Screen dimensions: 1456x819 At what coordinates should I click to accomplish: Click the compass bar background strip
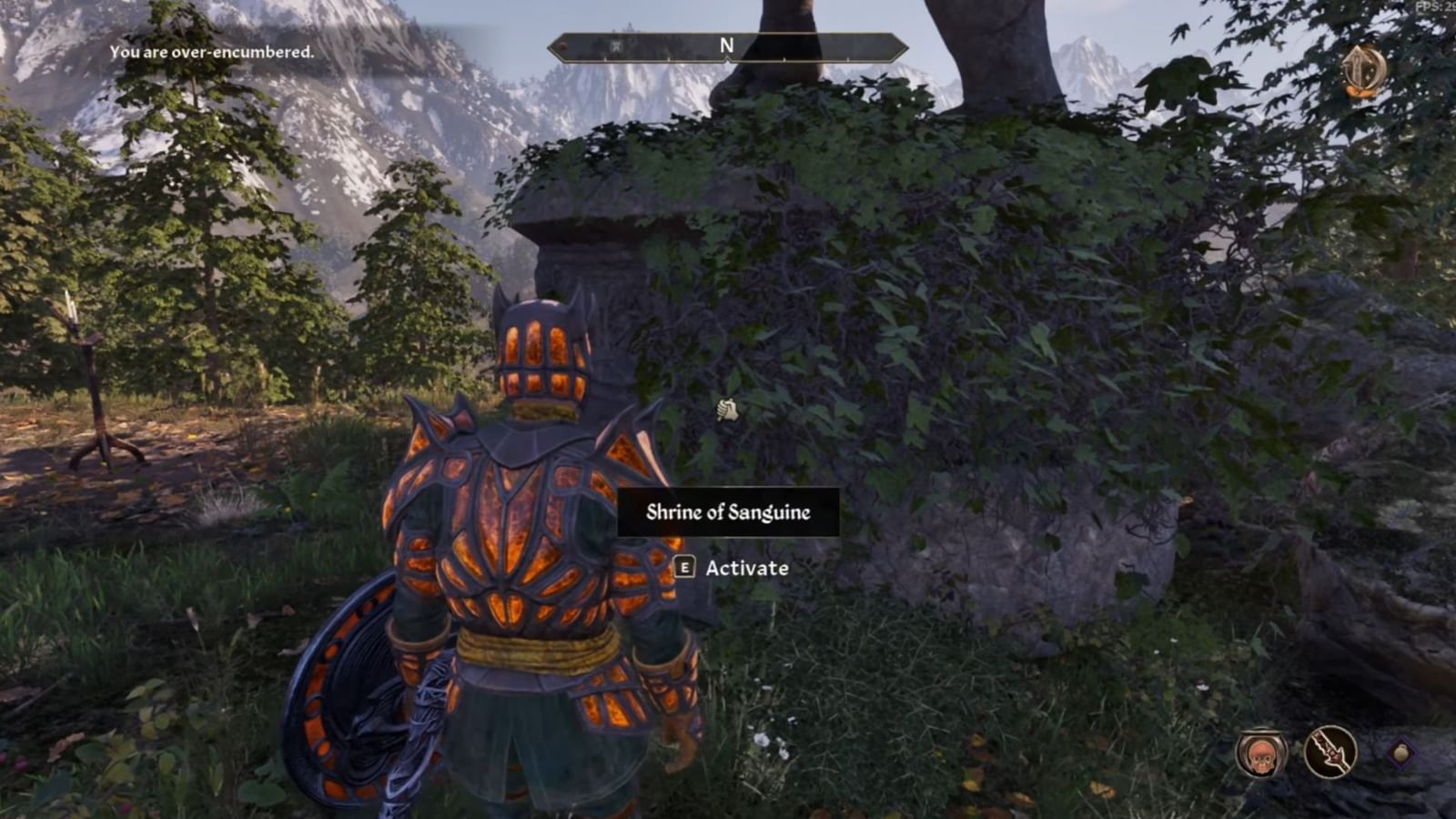(655, 45)
